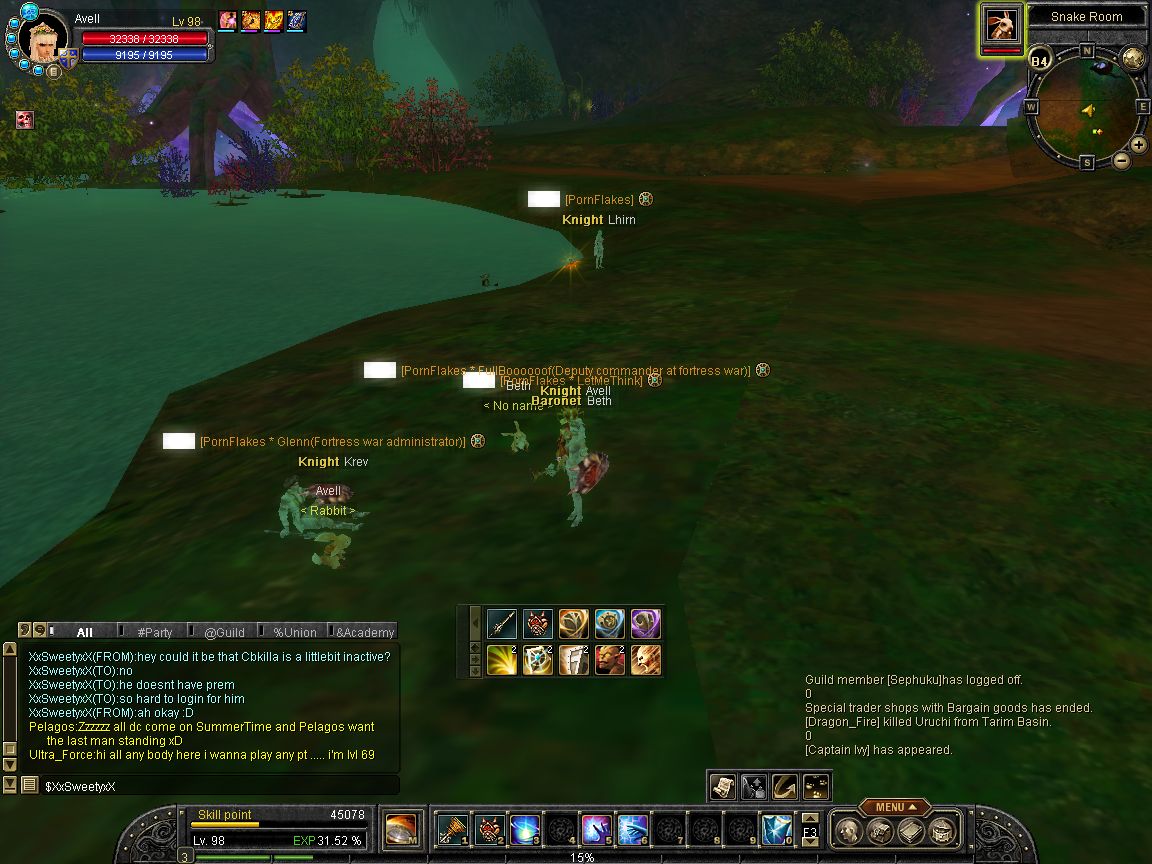Switch chat to the #Party tab
This screenshot has height=864, width=1152.
[x=154, y=632]
